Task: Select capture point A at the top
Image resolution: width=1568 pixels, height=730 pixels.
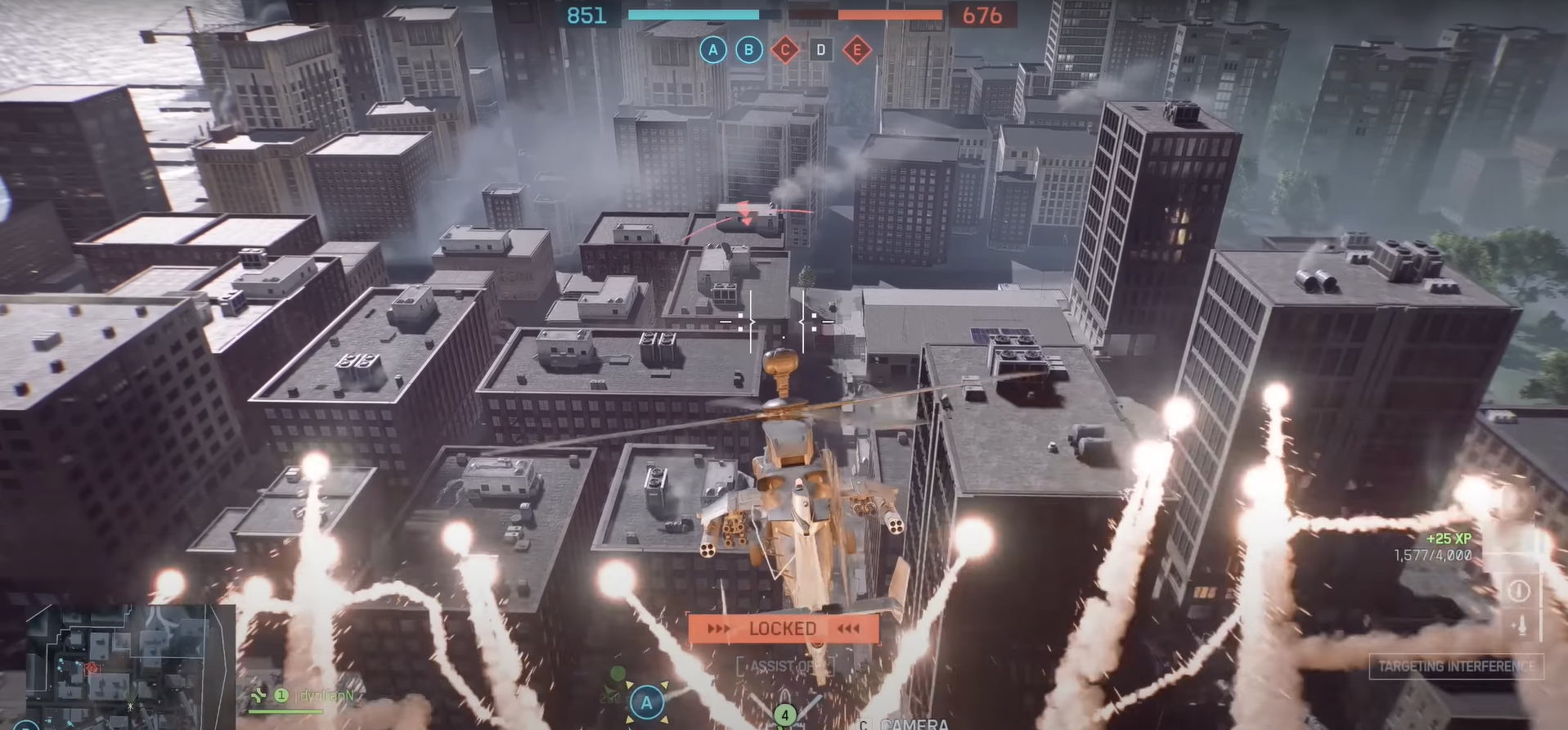Action: [x=713, y=50]
